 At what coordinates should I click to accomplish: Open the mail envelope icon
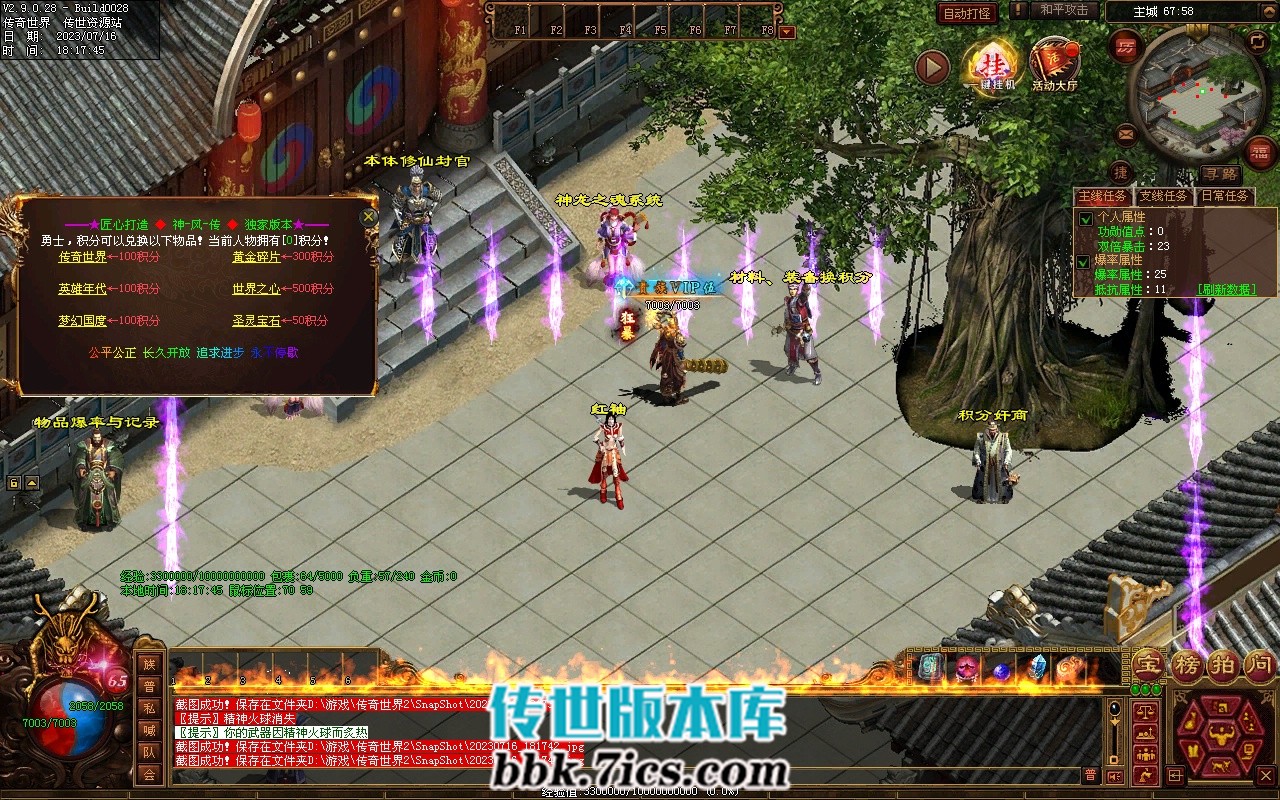point(1127,132)
